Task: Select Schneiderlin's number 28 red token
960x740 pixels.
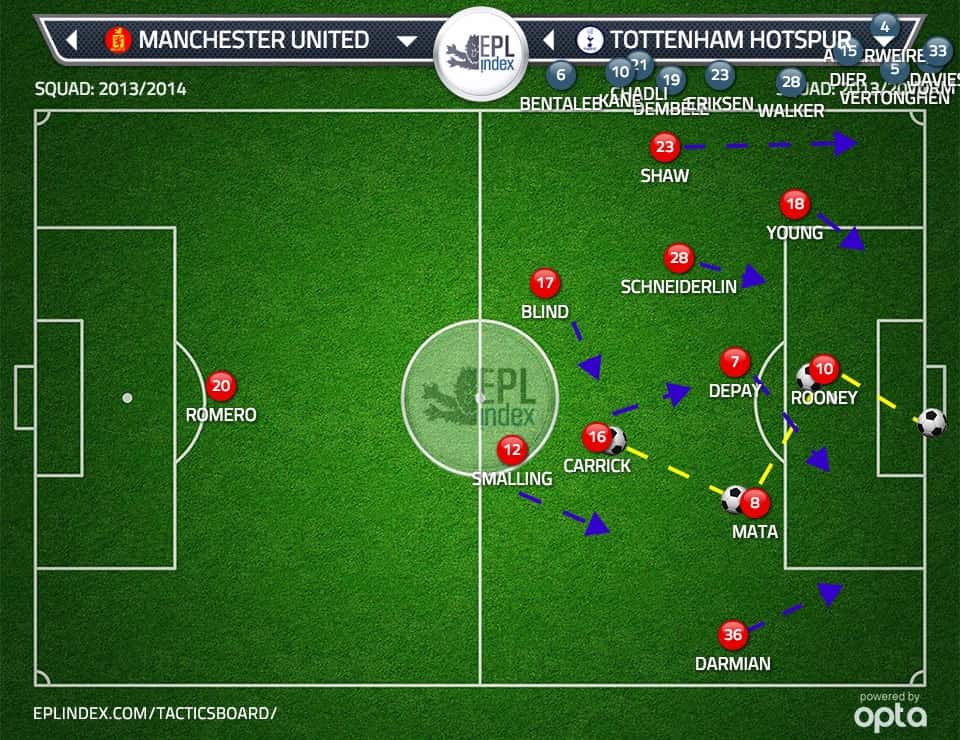Action: [x=679, y=259]
